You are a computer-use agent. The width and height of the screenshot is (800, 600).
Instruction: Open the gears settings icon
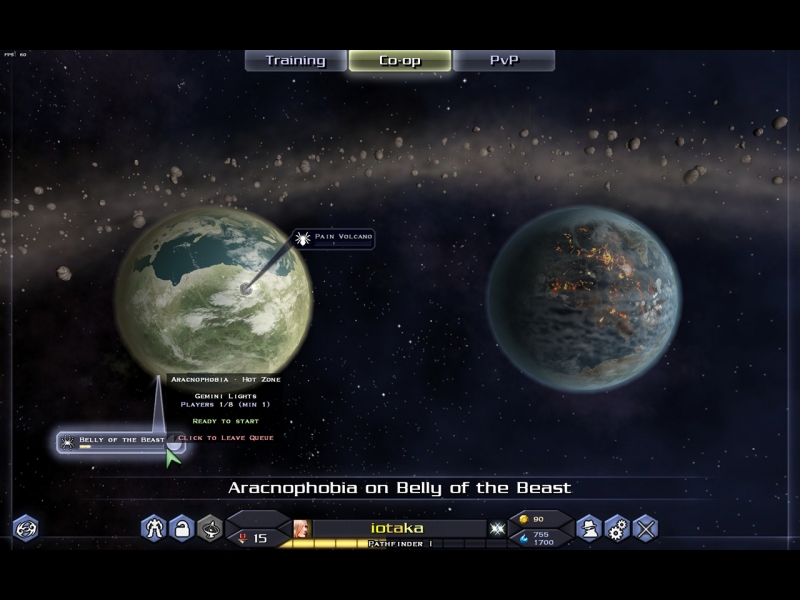pyautogui.click(x=617, y=527)
